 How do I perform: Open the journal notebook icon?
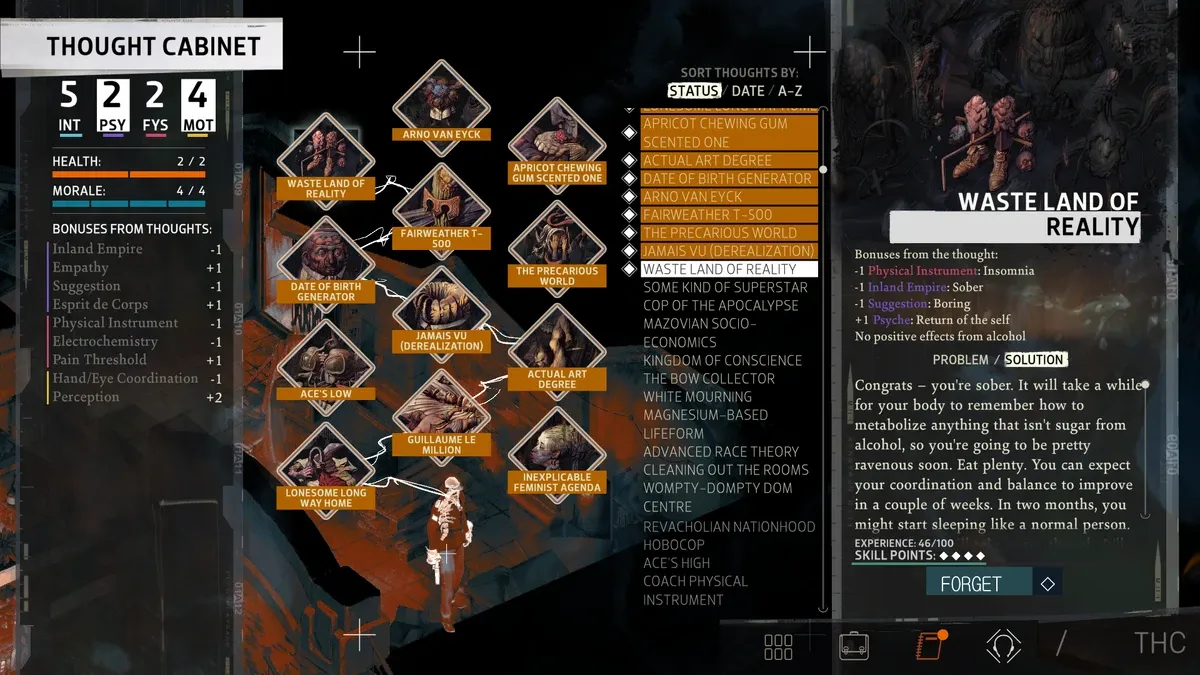[x=930, y=645]
